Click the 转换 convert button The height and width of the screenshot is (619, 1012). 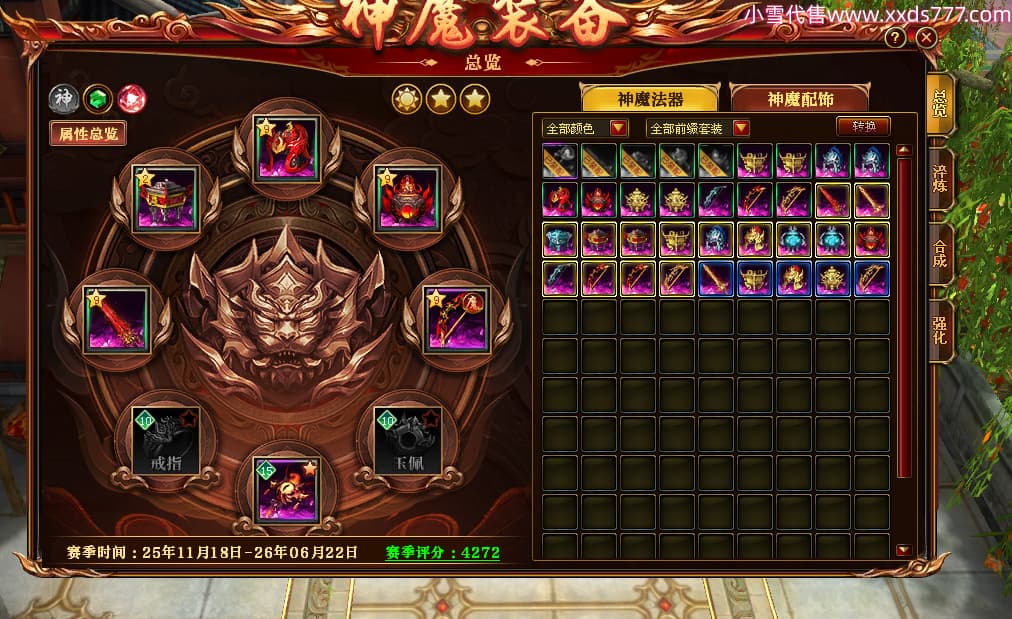click(x=862, y=127)
